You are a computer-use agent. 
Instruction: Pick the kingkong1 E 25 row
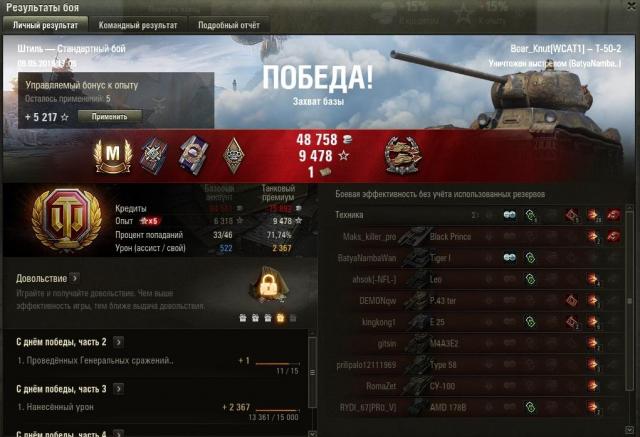(x=480, y=322)
